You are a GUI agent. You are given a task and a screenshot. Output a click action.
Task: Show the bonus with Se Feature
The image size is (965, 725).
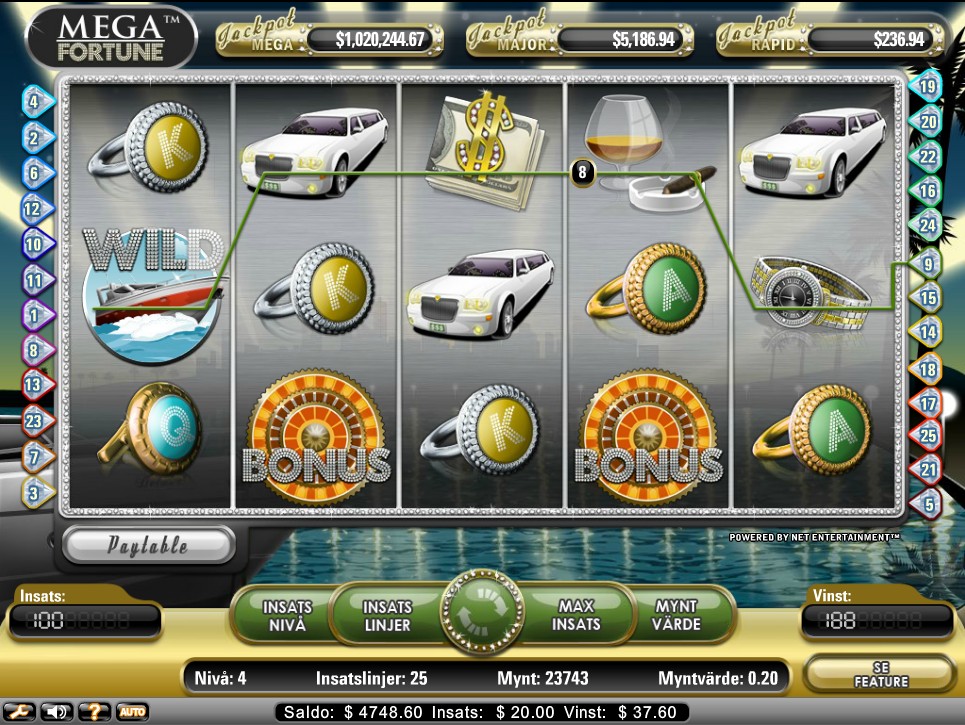click(881, 673)
